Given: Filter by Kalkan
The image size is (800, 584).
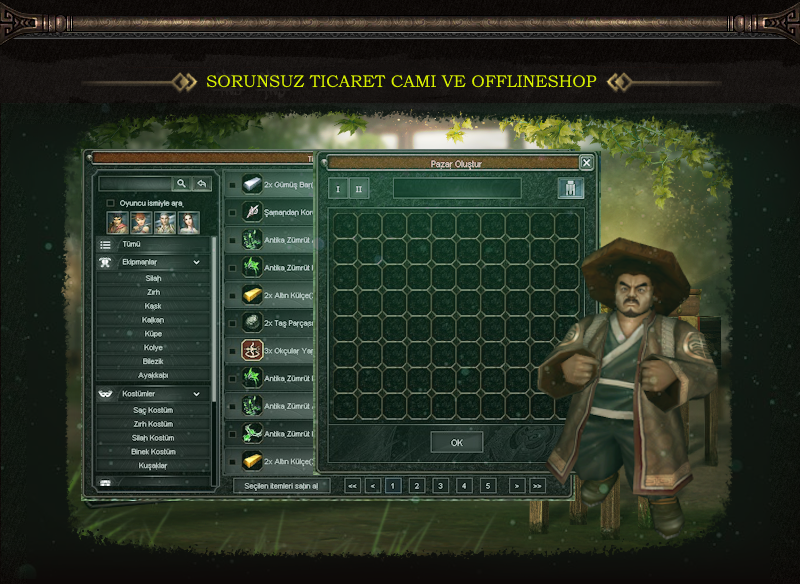Looking at the screenshot, I should tap(154, 320).
